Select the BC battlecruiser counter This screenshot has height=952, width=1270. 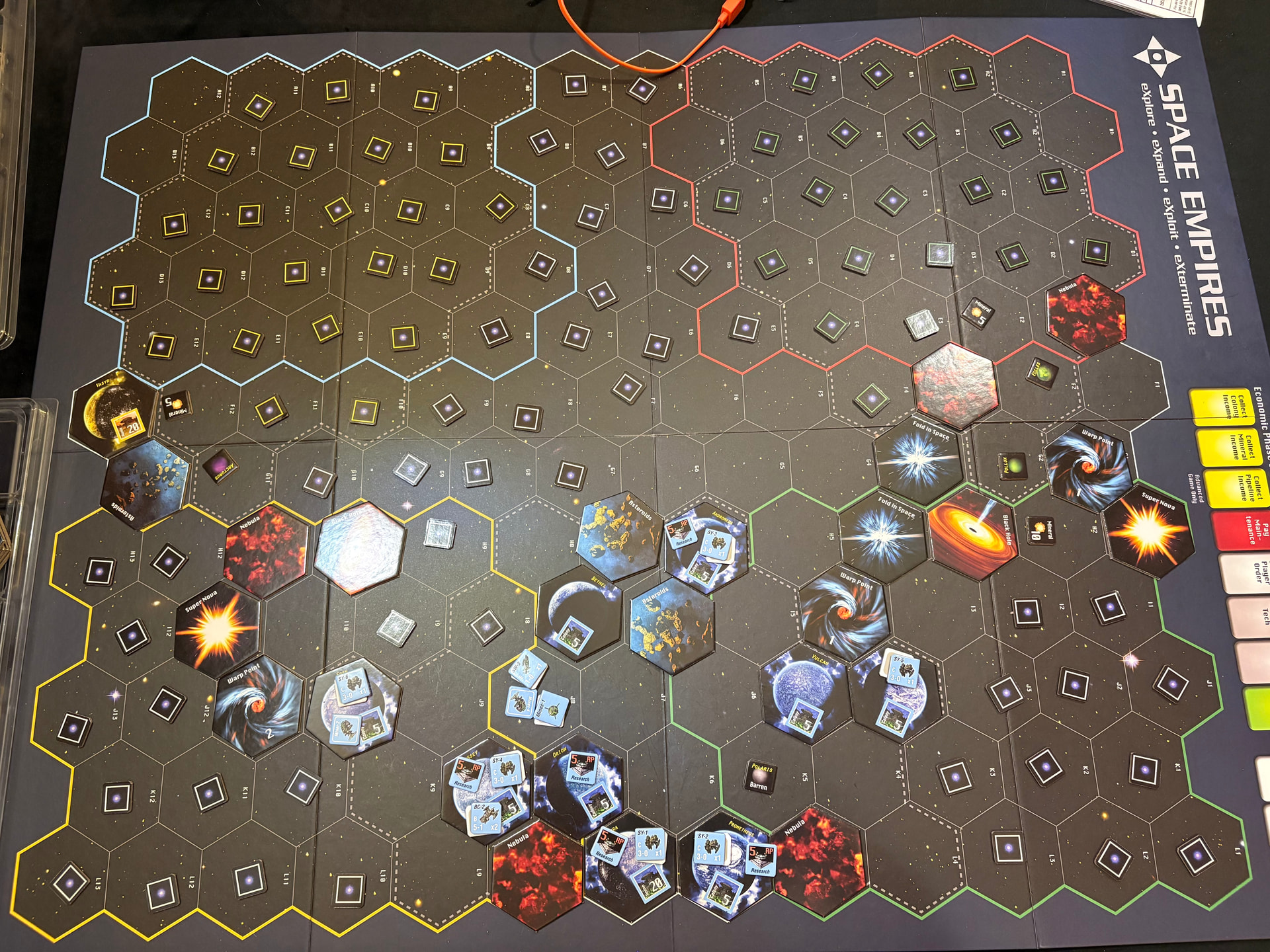484,818
